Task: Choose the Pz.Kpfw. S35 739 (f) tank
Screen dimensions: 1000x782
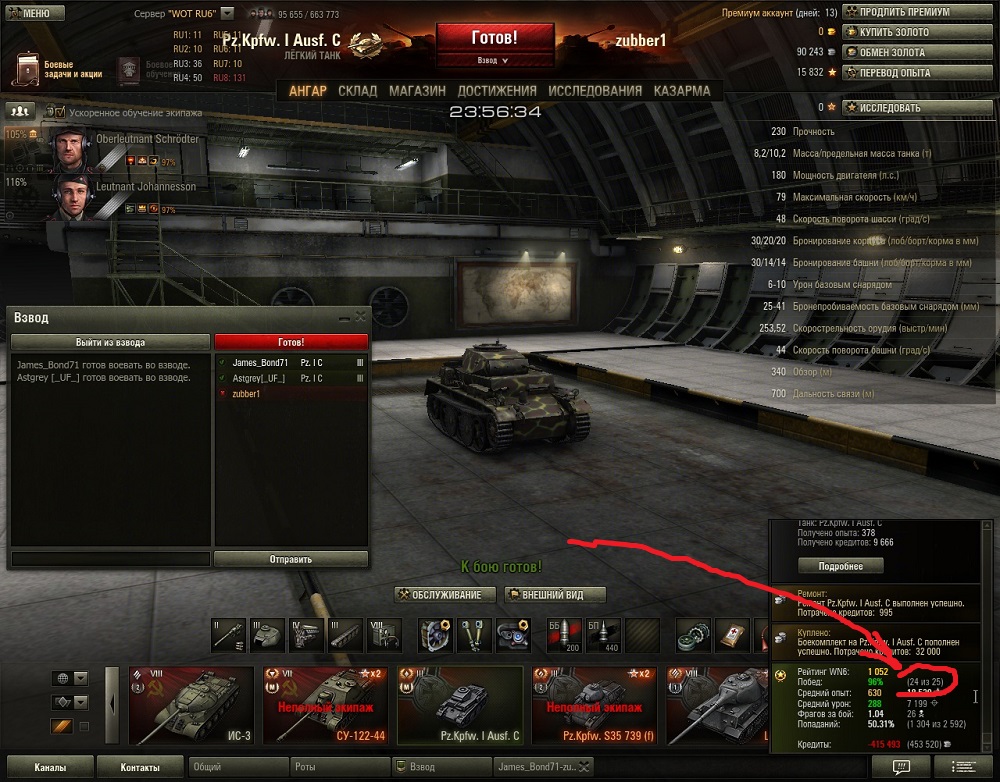Action: click(594, 707)
